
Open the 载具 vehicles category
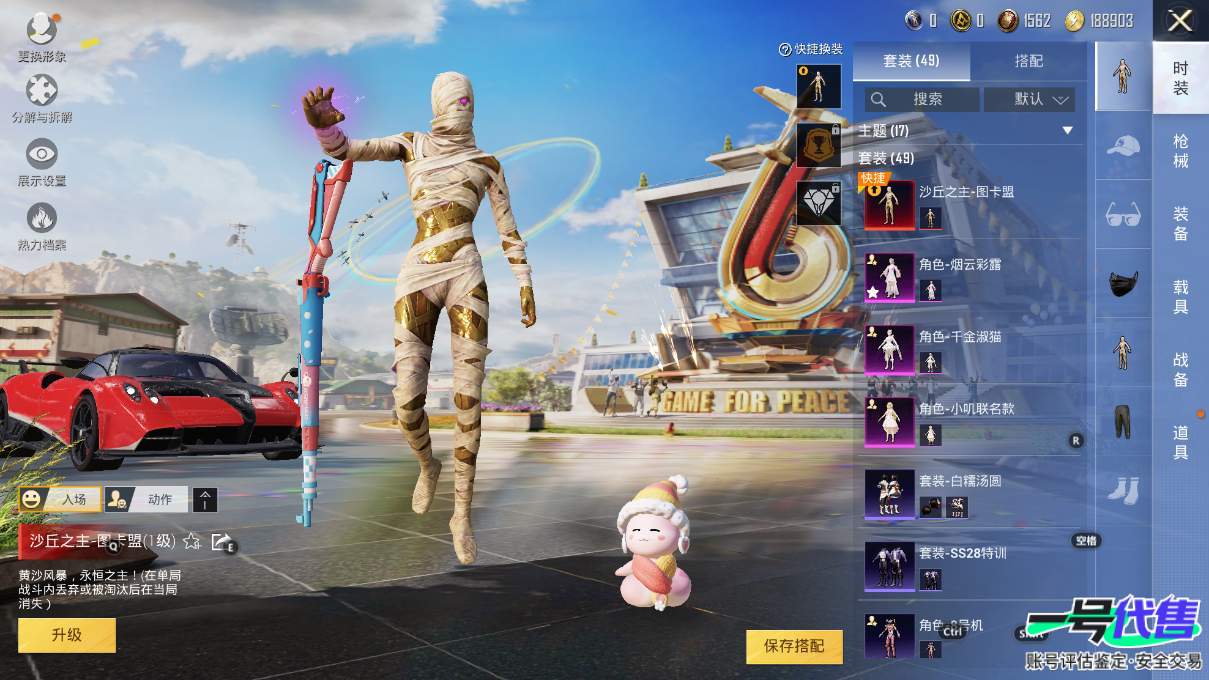click(x=1180, y=296)
